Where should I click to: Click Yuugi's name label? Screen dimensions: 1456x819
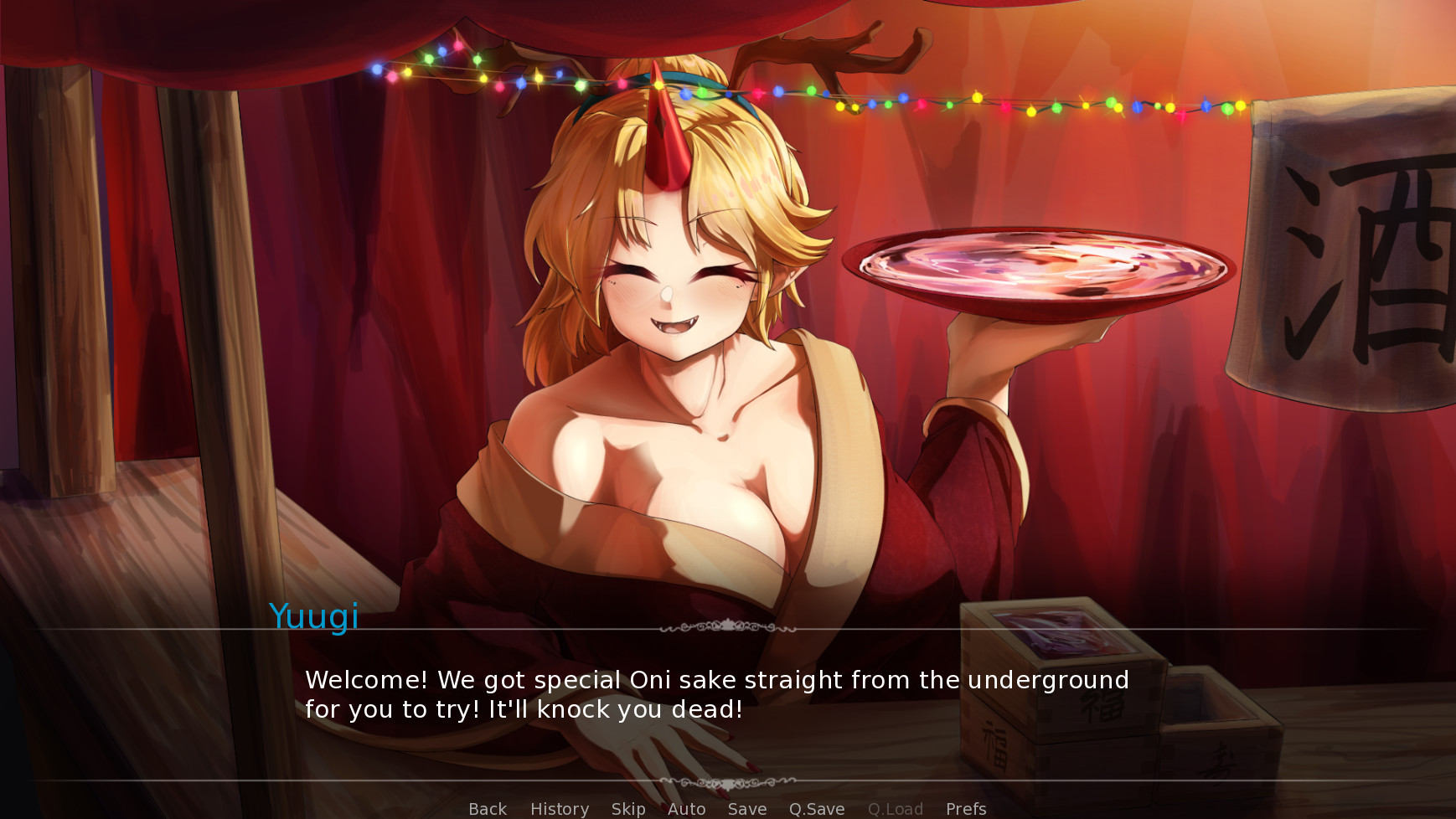[x=314, y=617]
